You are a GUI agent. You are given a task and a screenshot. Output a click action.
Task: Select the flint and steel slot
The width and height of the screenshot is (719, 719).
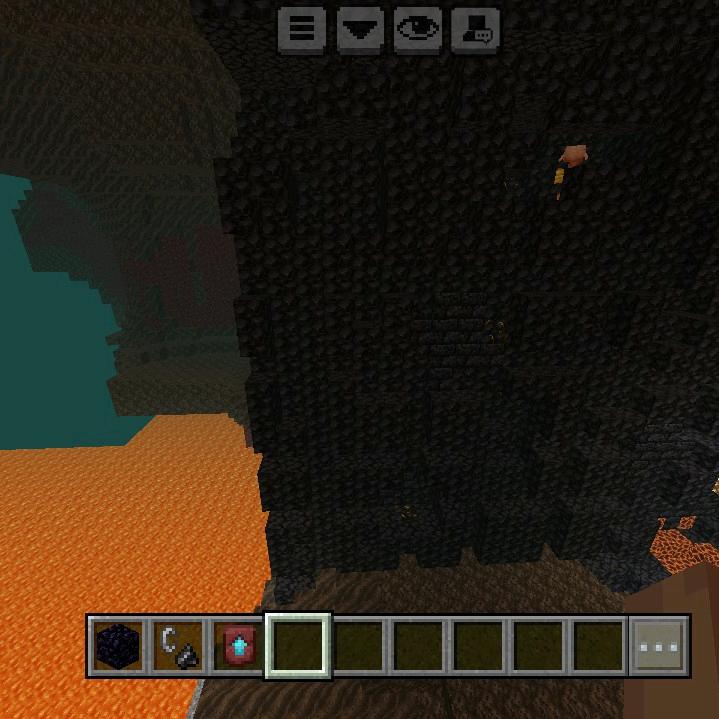point(179,645)
